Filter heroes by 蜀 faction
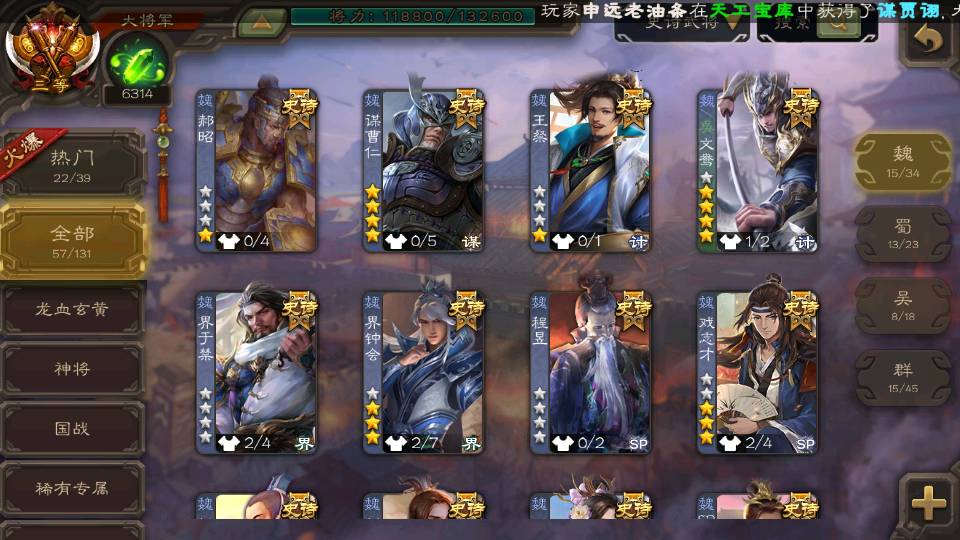The height and width of the screenshot is (540, 960). pyautogui.click(x=903, y=233)
